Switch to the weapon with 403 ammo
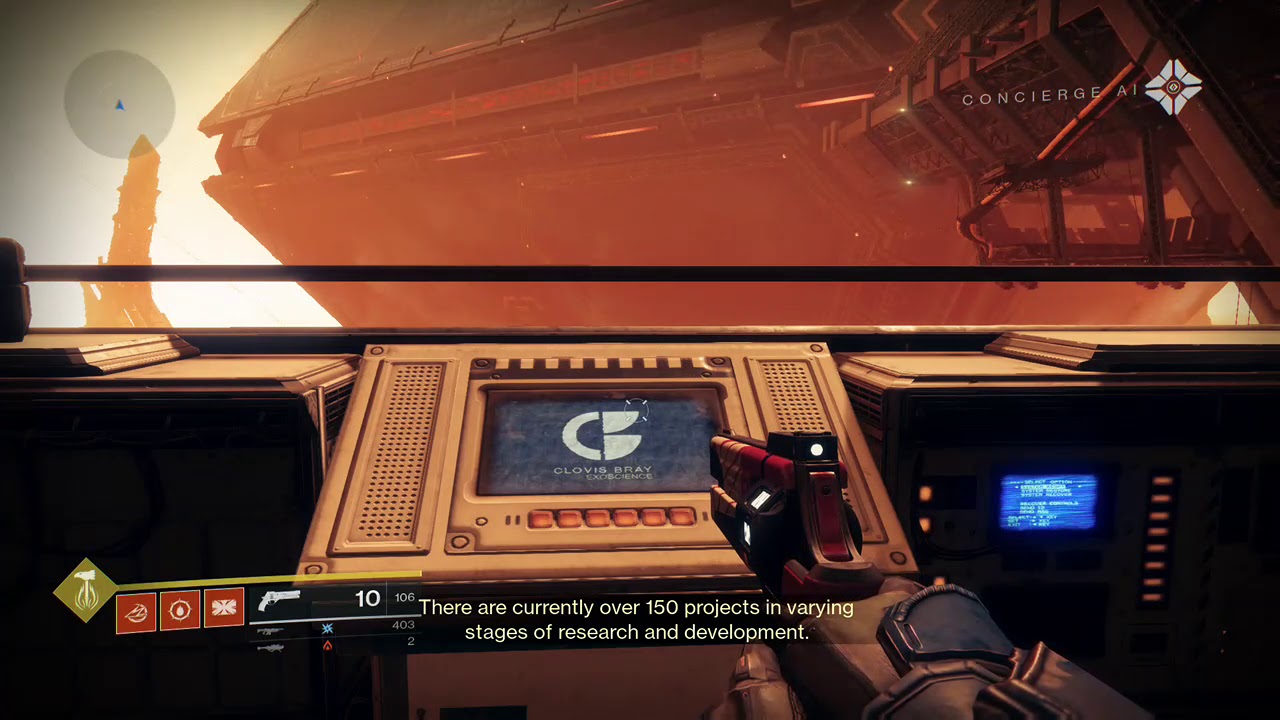Viewport: 1280px width, 720px height. tap(269, 631)
